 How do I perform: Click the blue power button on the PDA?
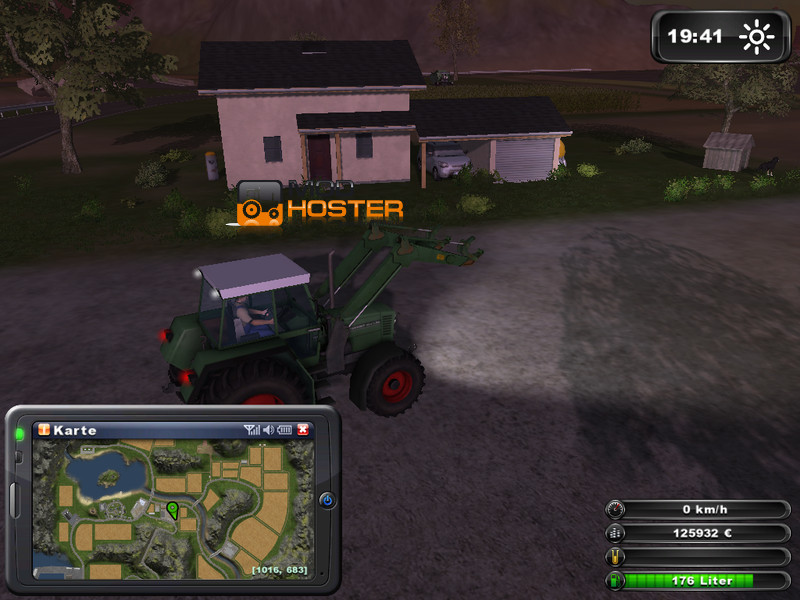tap(327, 500)
